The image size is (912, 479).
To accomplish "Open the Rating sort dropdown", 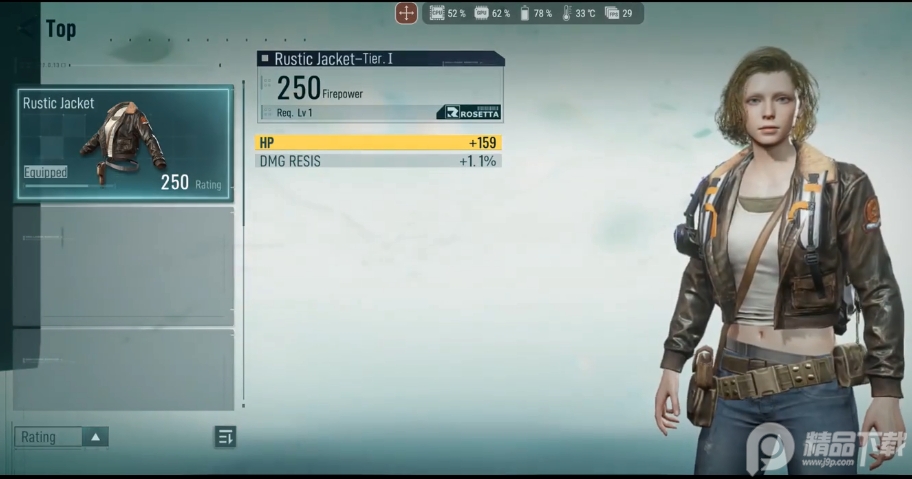I will (x=62, y=437).
